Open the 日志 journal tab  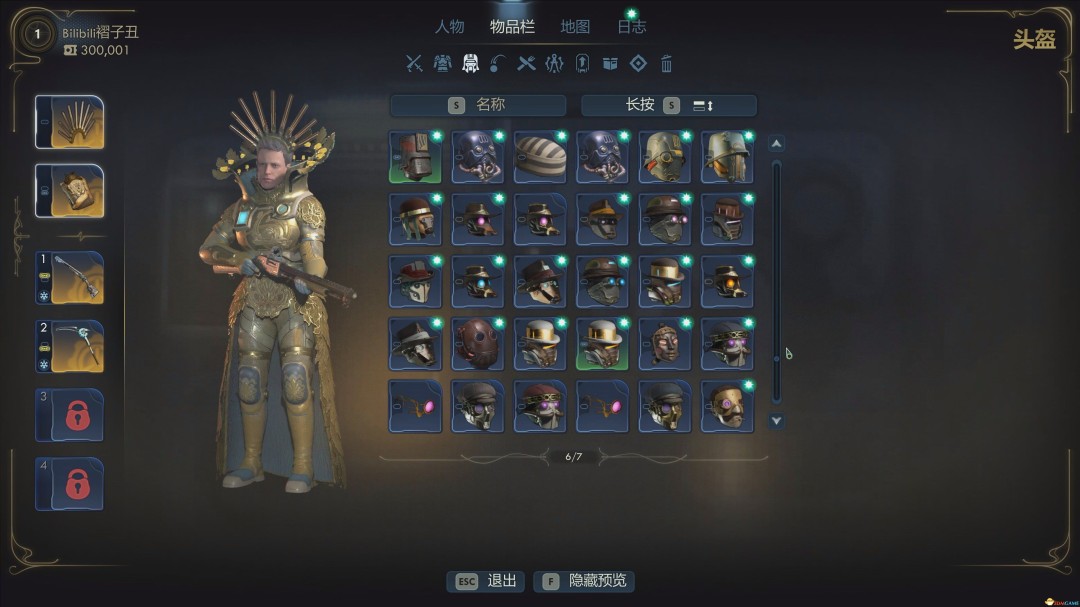[632, 27]
